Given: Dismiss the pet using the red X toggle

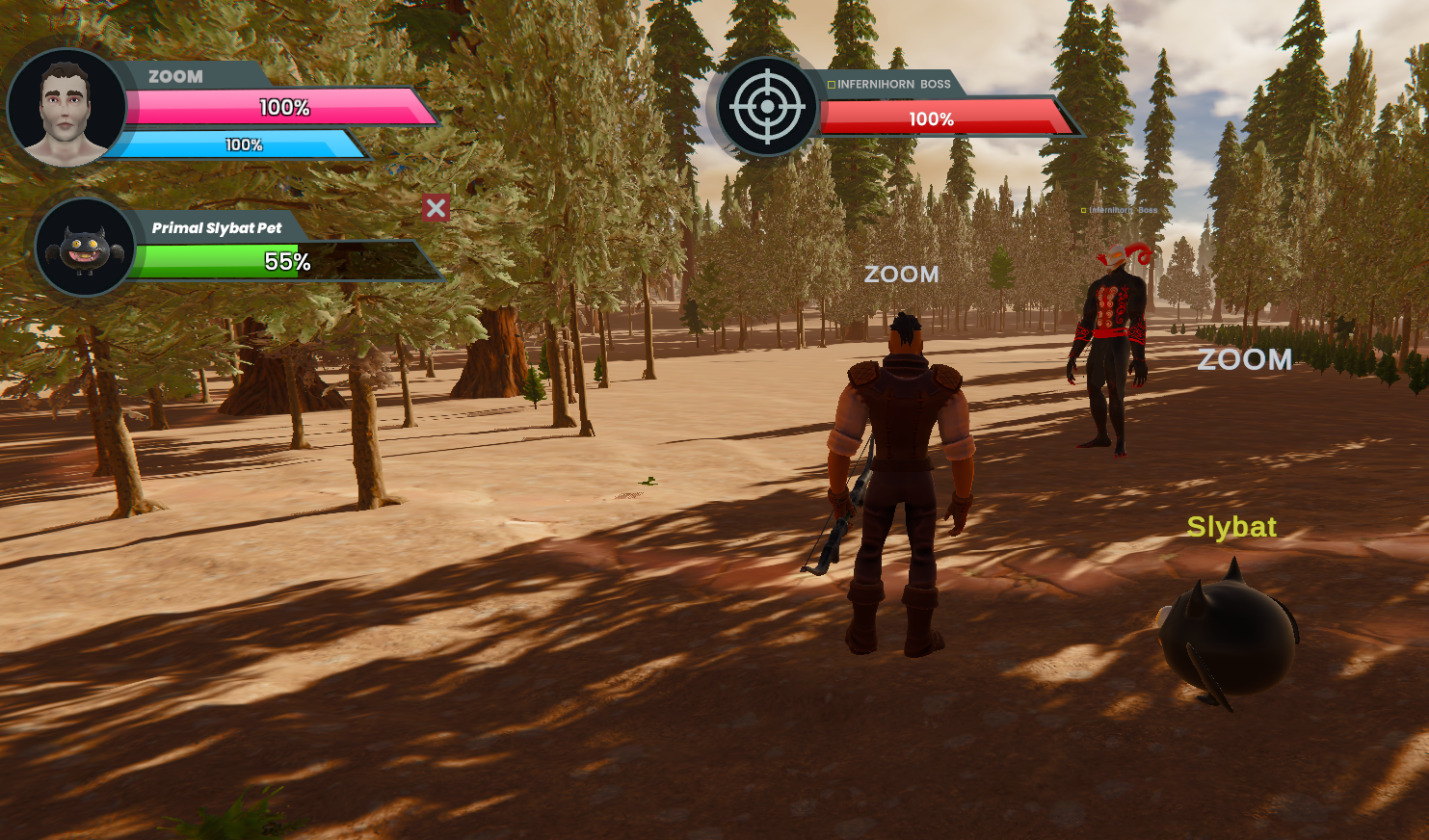Looking at the screenshot, I should coord(437,208).
